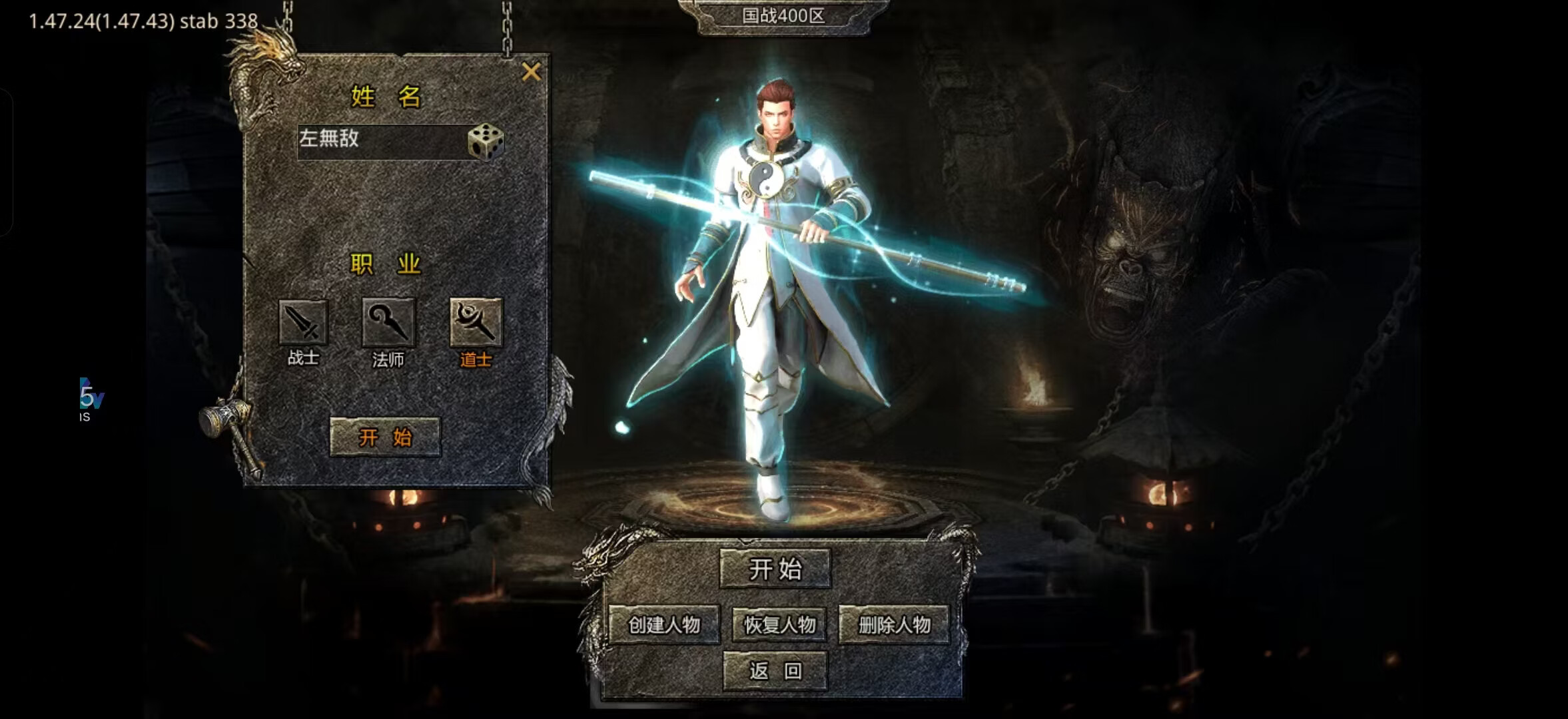Viewport: 1568px width, 719px height.
Task: Close the character creation panel
Action: coord(531,71)
